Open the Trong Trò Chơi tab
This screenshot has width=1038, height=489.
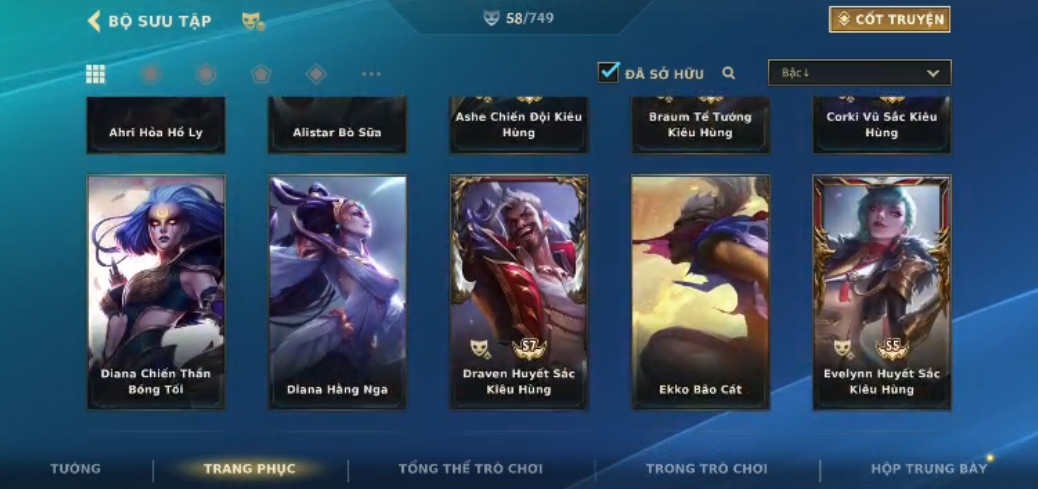tap(706, 468)
